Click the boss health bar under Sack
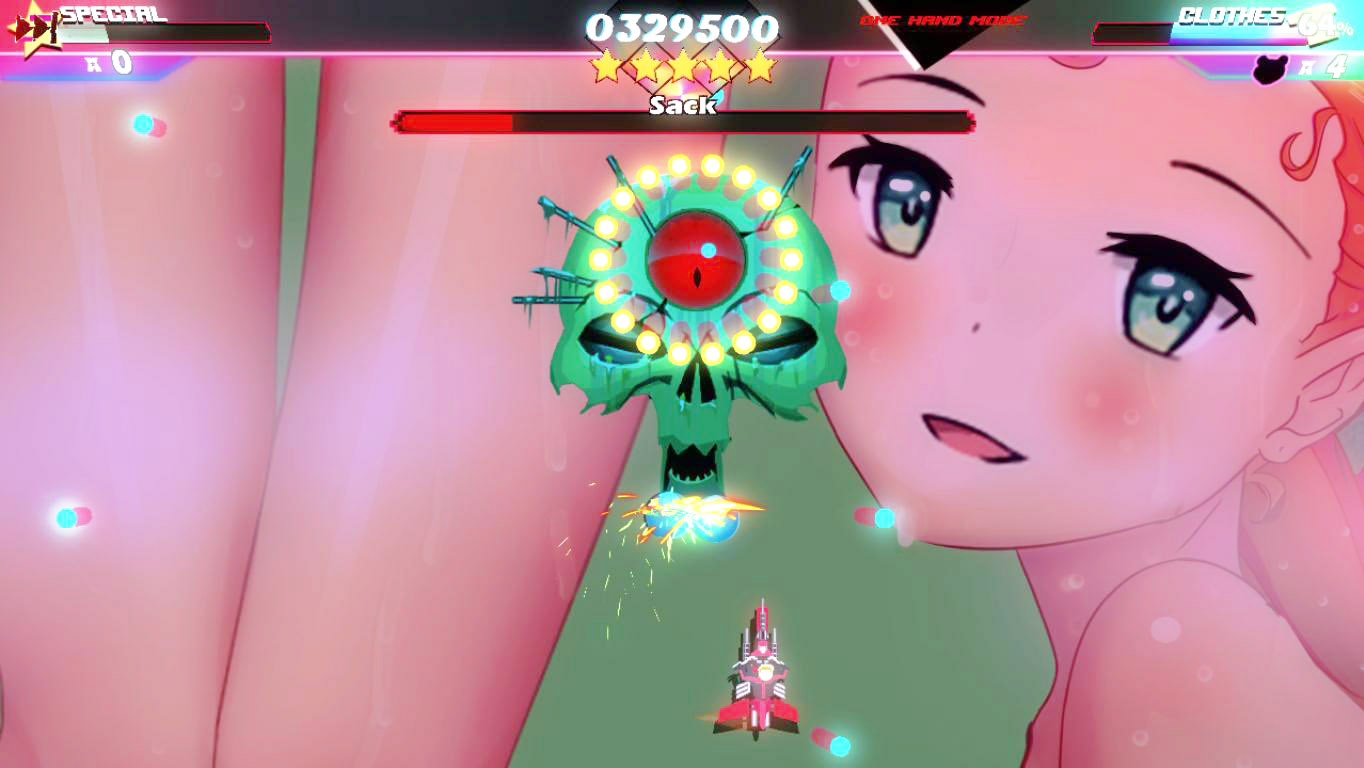This screenshot has height=768, width=1364. (x=683, y=124)
